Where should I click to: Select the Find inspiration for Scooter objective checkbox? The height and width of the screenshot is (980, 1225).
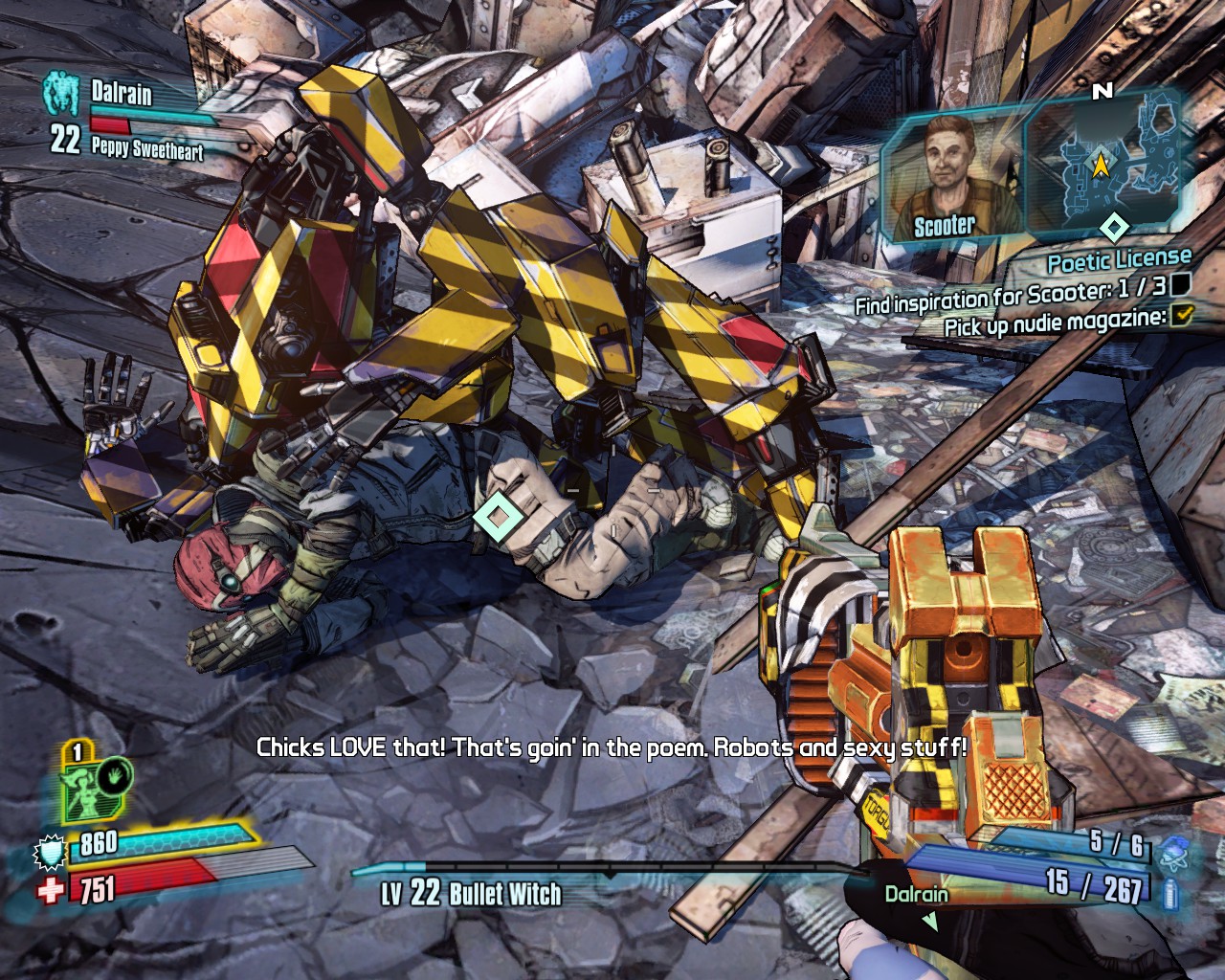coord(1181,283)
